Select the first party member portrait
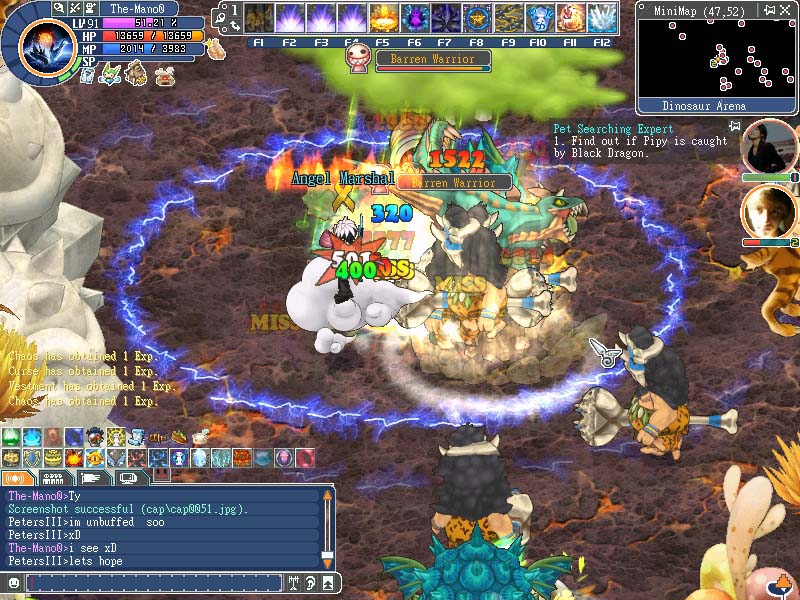 [x=769, y=146]
